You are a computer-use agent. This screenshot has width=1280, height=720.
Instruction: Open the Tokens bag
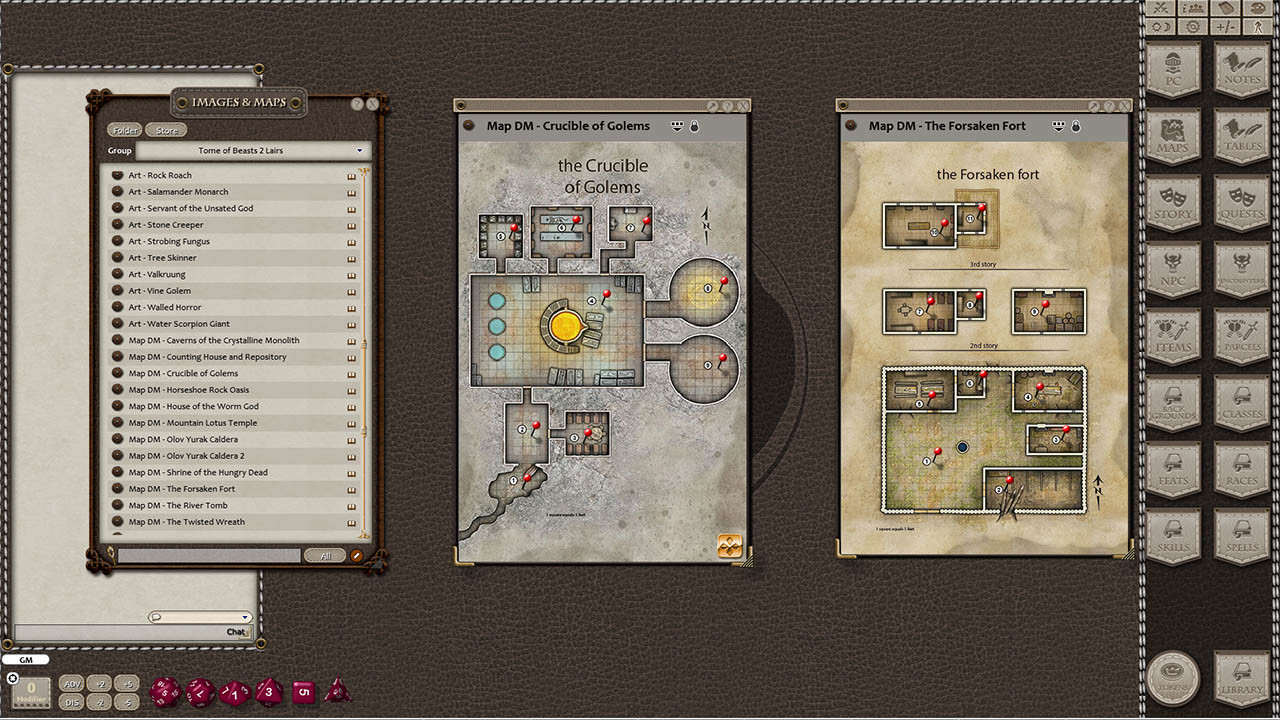(x=1172, y=676)
